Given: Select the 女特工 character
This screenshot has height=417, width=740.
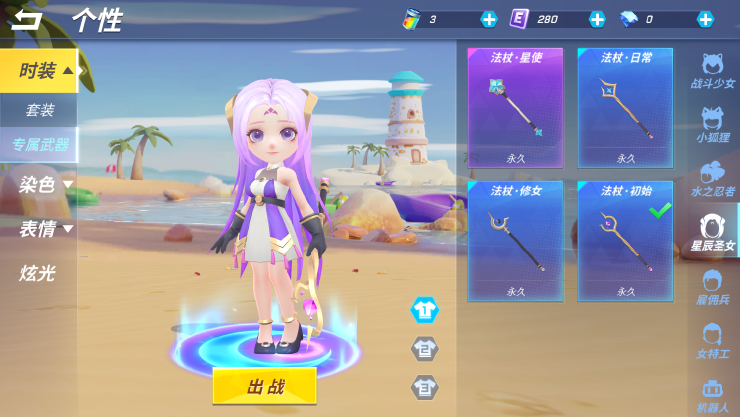Looking at the screenshot, I should [713, 342].
